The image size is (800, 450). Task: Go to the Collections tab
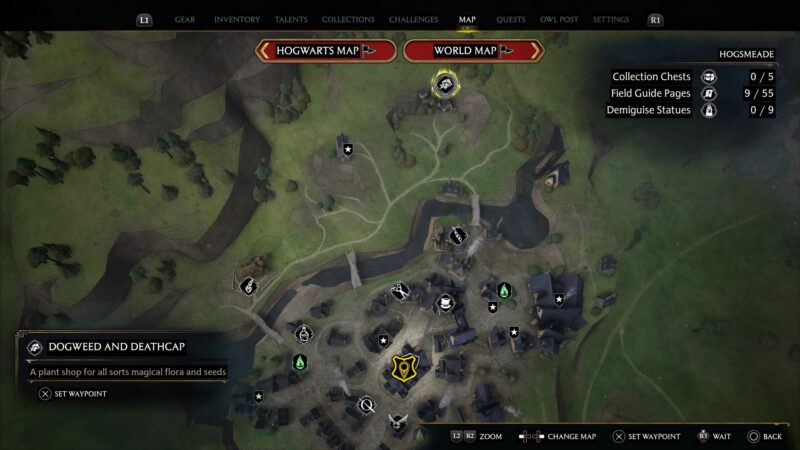348,19
